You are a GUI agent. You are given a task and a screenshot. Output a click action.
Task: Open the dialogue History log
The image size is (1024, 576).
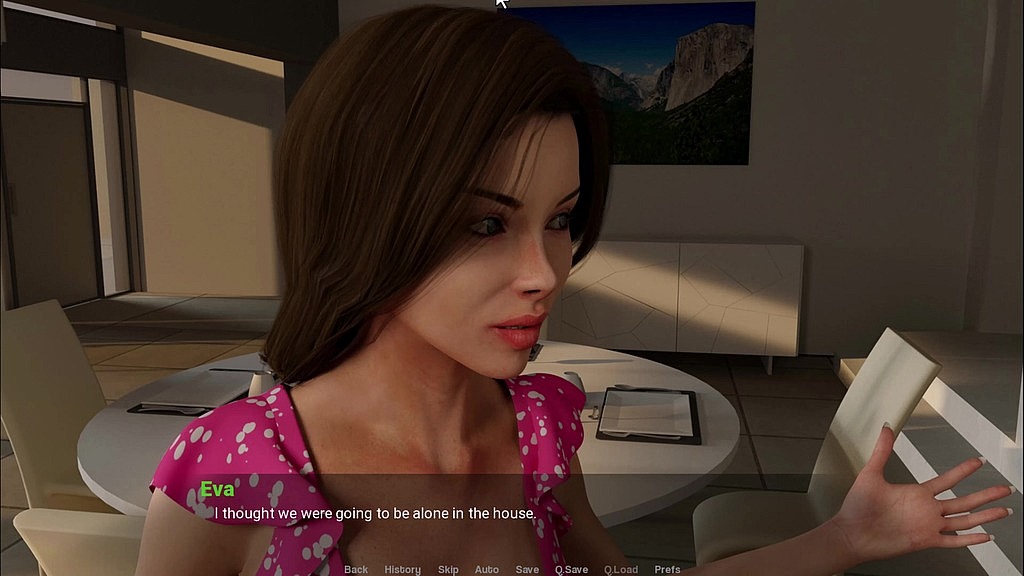tap(402, 569)
